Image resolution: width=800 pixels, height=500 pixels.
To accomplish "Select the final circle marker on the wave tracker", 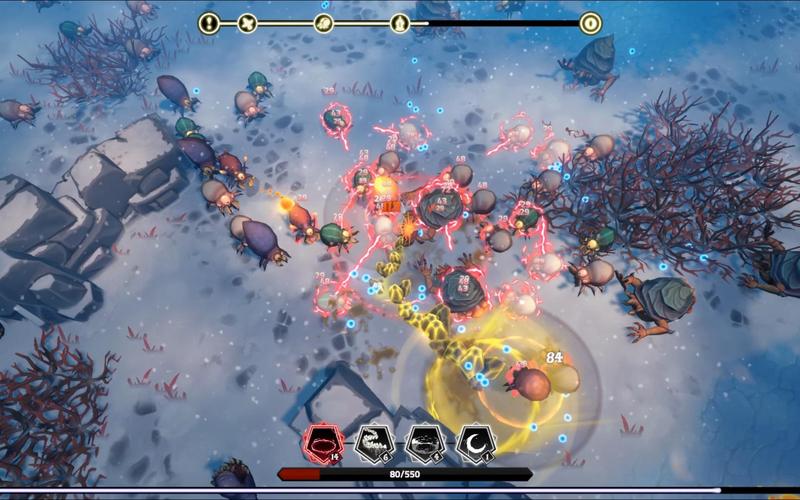I will click(591, 22).
